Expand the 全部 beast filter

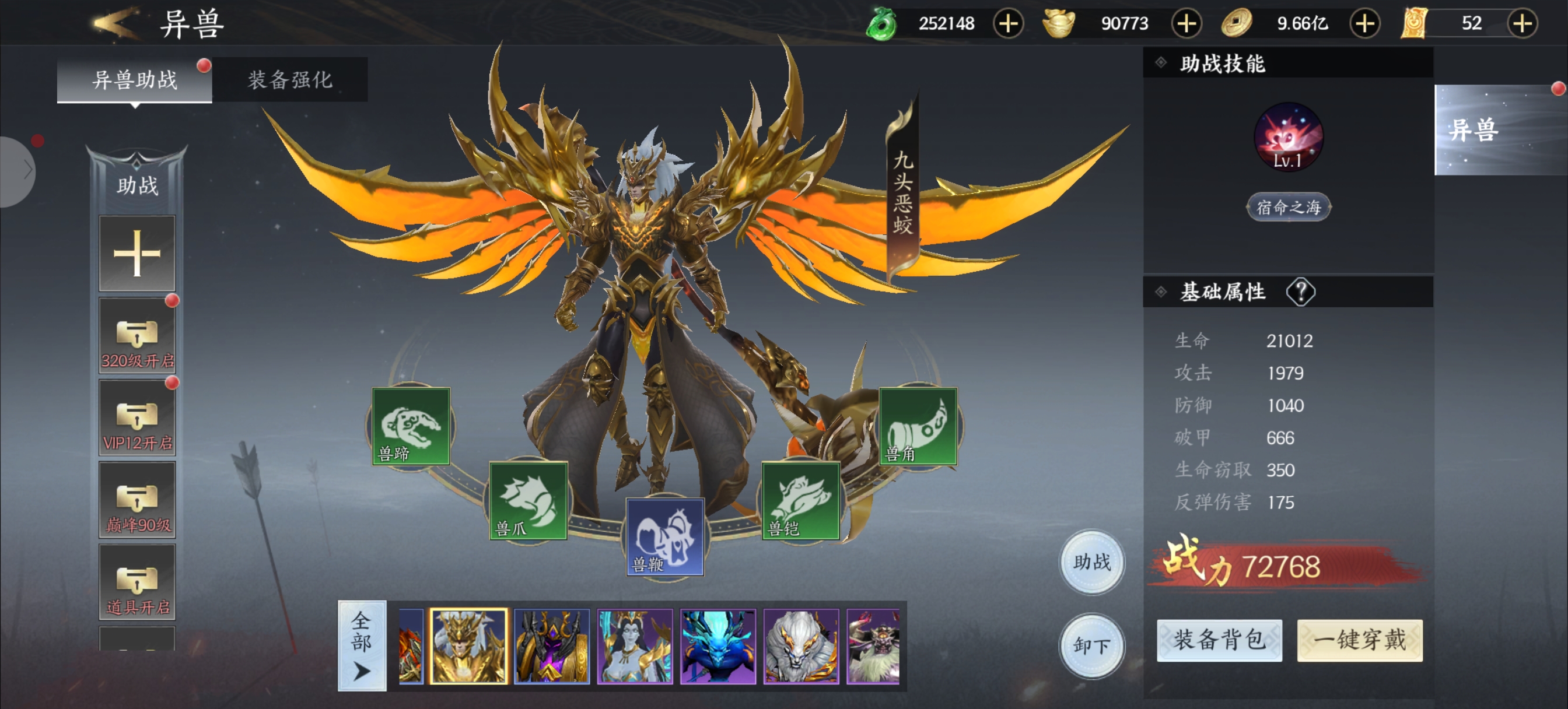[x=362, y=645]
